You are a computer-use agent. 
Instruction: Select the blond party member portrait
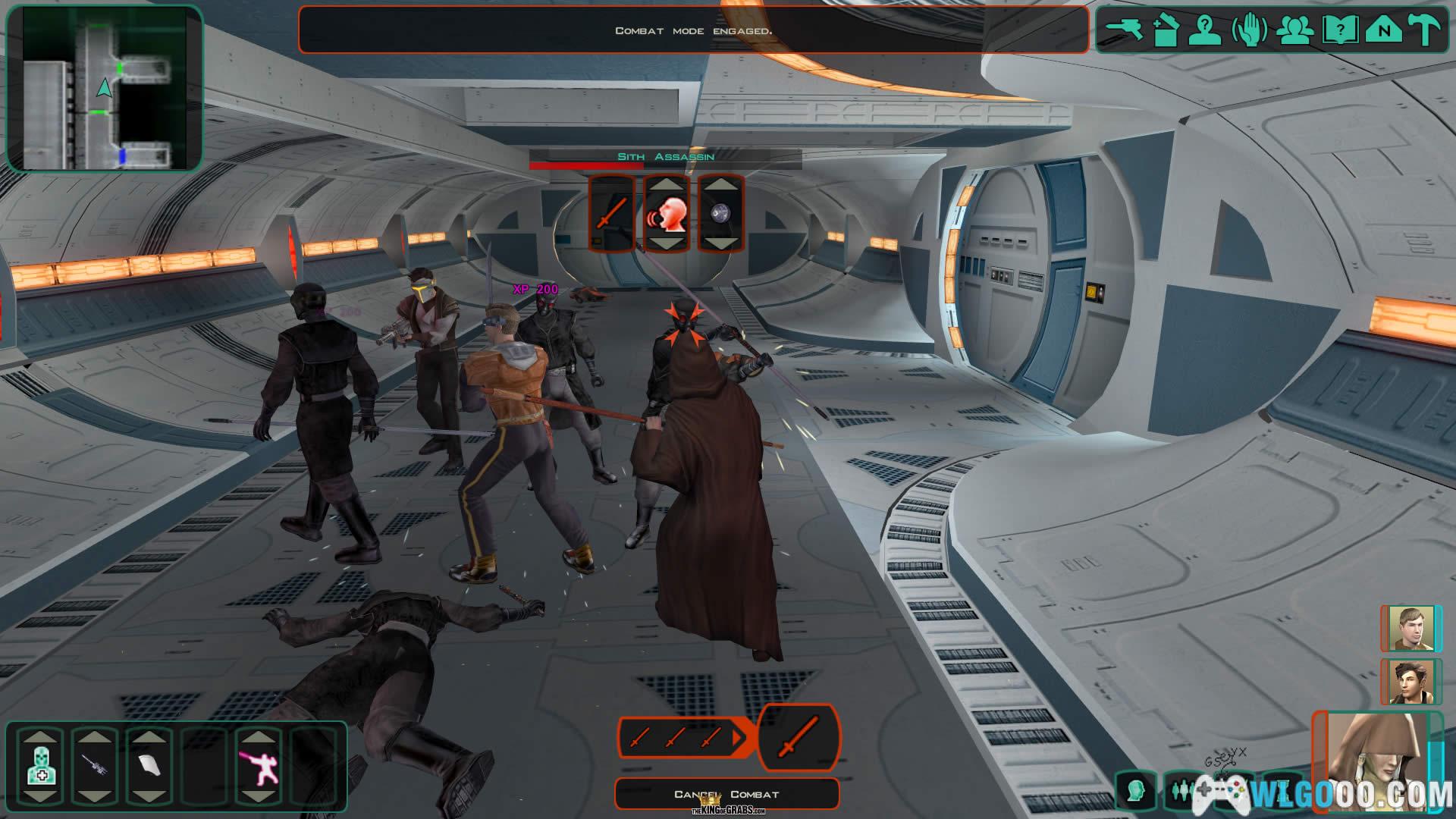[1410, 629]
